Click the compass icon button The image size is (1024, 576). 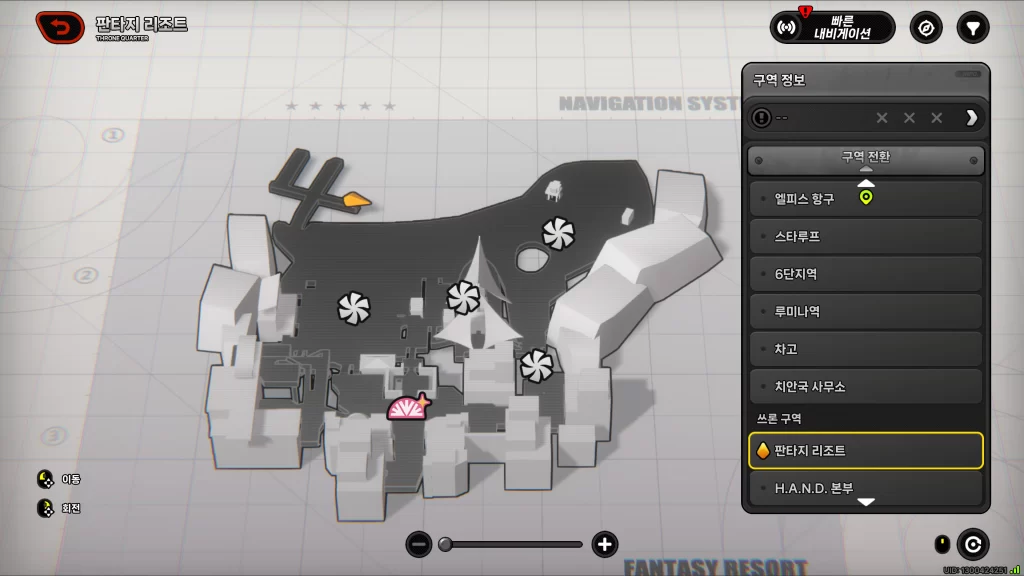click(x=926, y=27)
